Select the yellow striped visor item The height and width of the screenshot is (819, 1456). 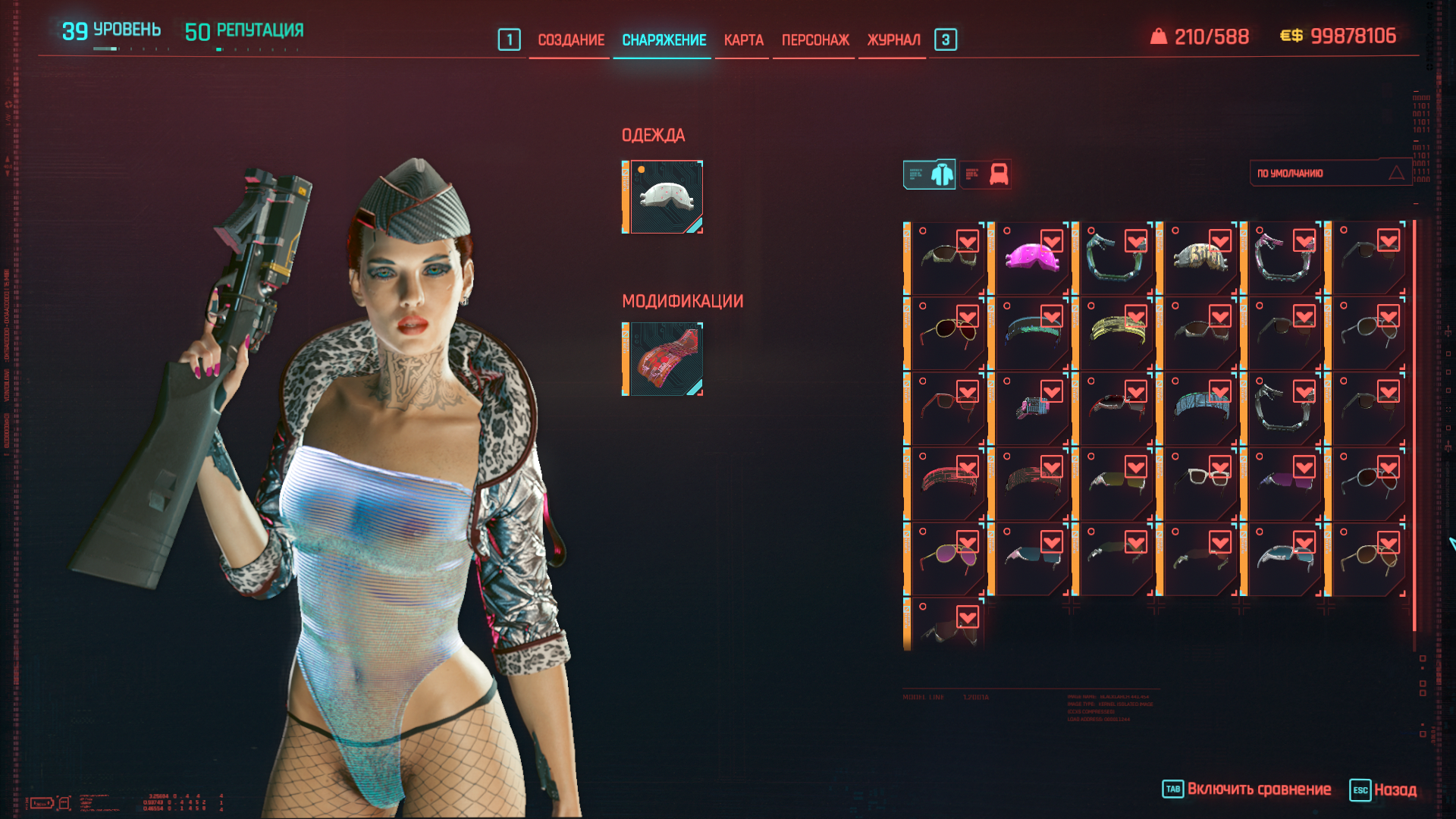tap(1116, 332)
